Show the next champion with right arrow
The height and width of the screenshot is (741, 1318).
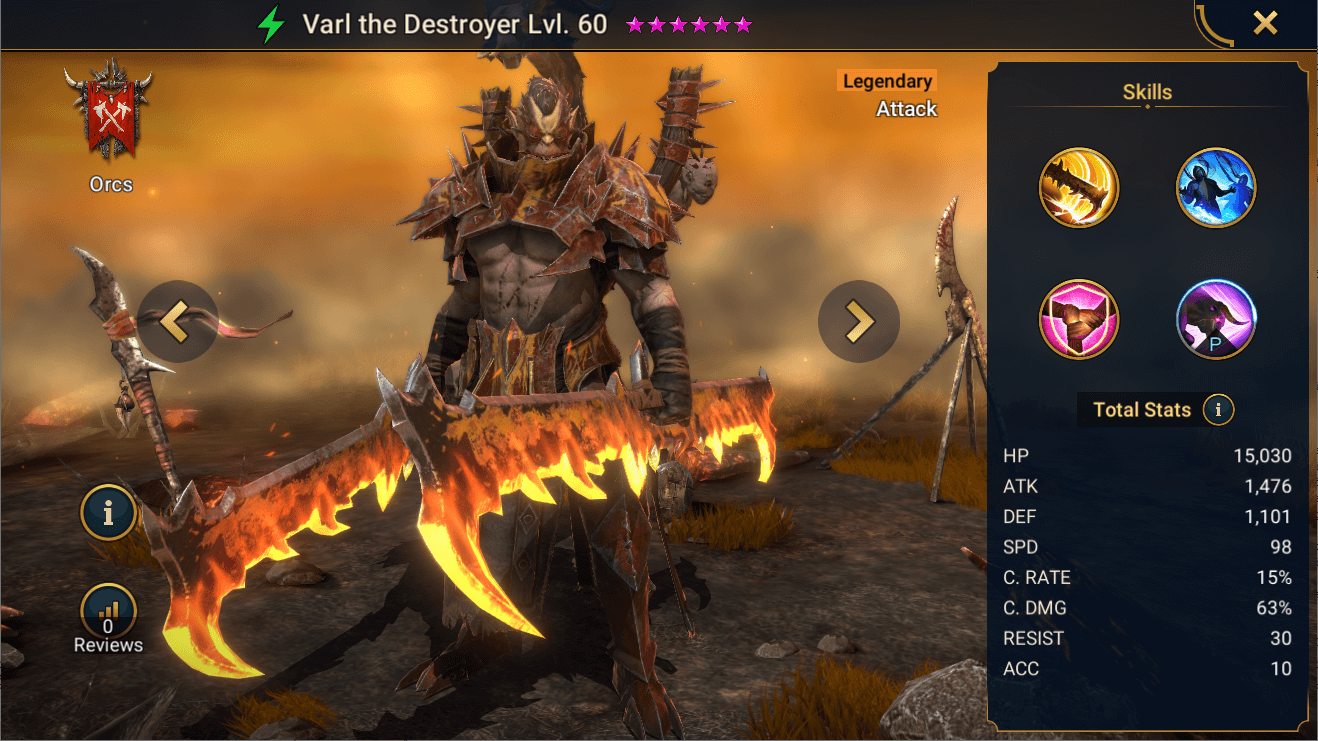[858, 320]
